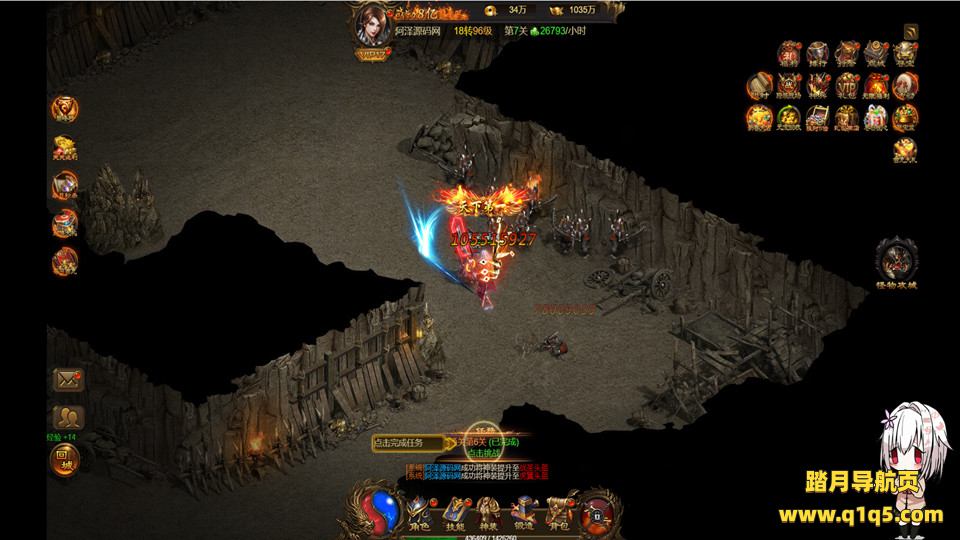Viewport: 960px width, 540px height.
Task: Open the 神装 divine gear panel
Action: [x=490, y=510]
